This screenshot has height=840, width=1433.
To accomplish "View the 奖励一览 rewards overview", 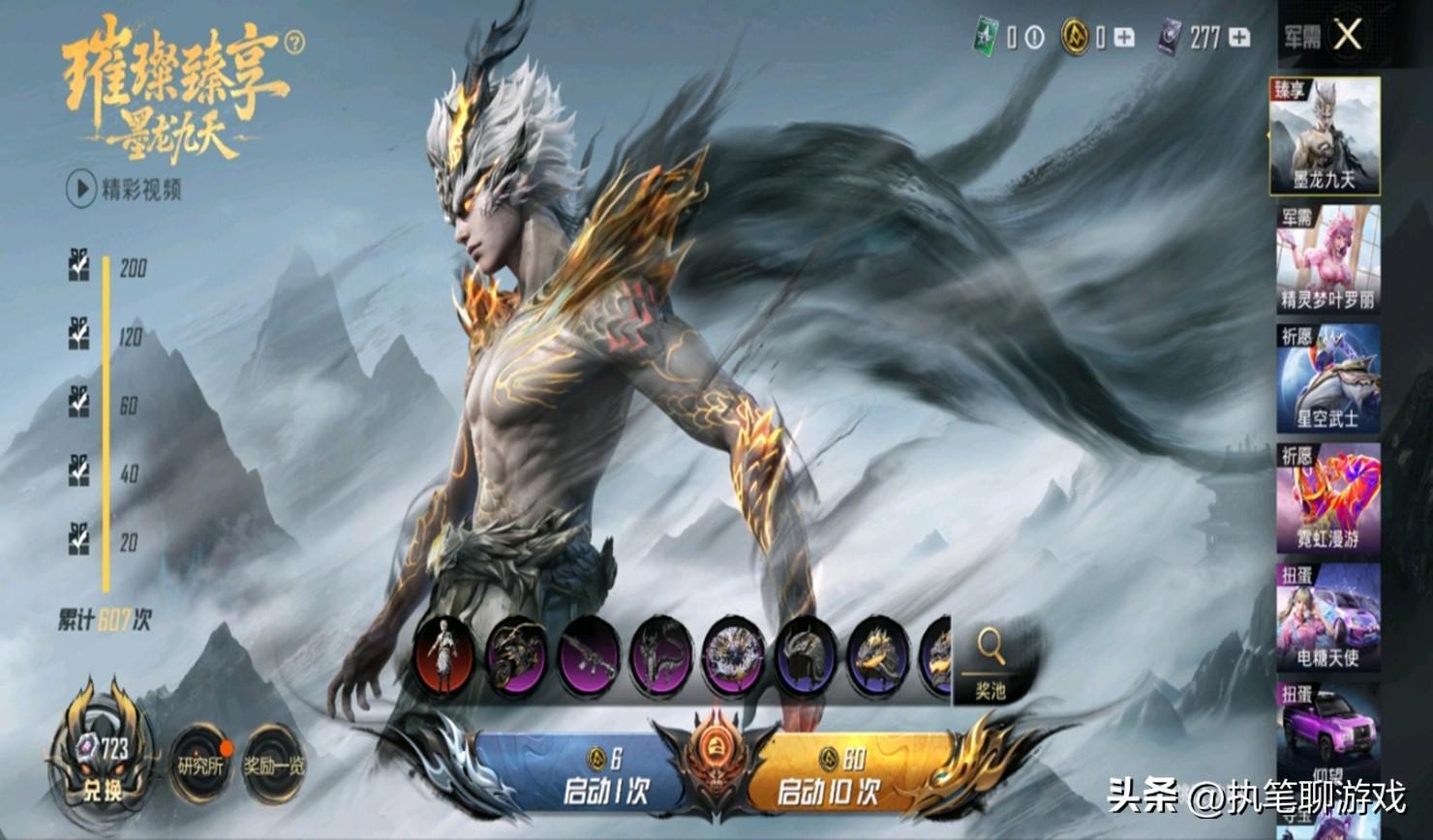I will click(x=273, y=765).
